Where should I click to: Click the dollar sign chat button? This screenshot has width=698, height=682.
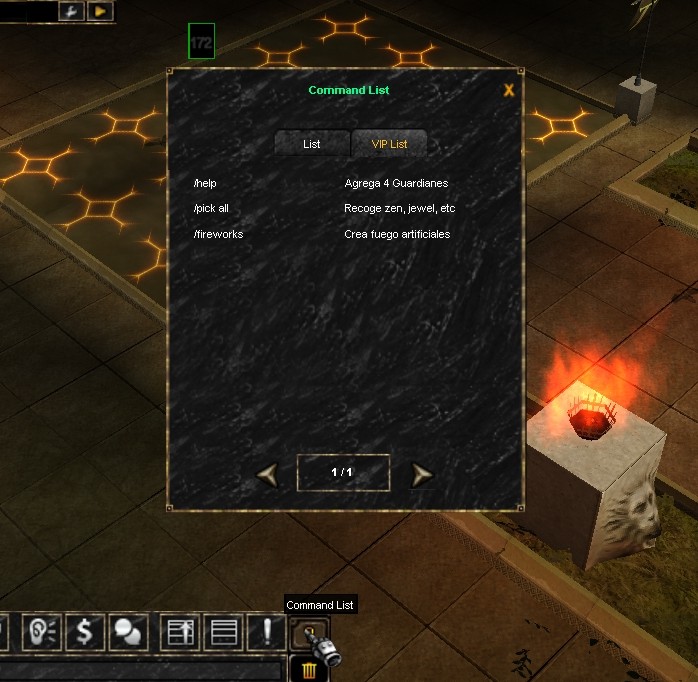pyautogui.click(x=85, y=632)
